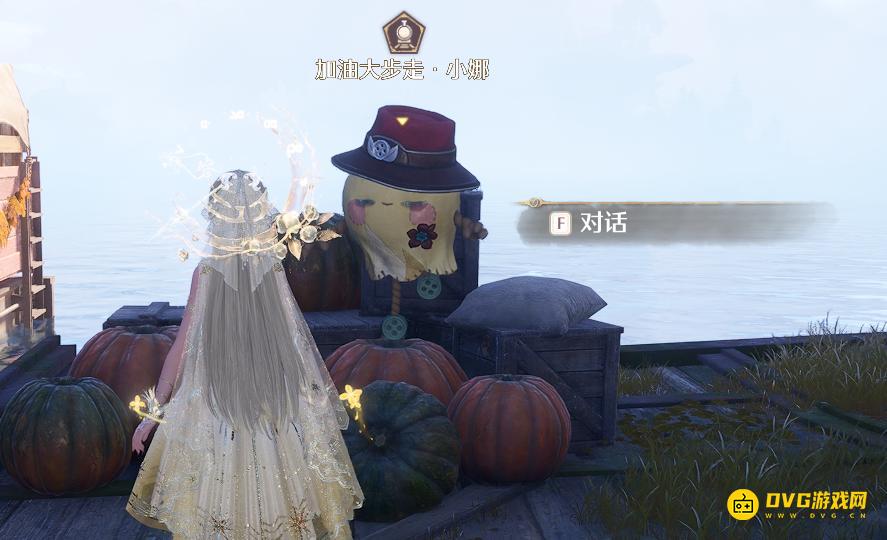Choose the 对话 talk interaction option
The width and height of the screenshot is (887, 540).
602,223
